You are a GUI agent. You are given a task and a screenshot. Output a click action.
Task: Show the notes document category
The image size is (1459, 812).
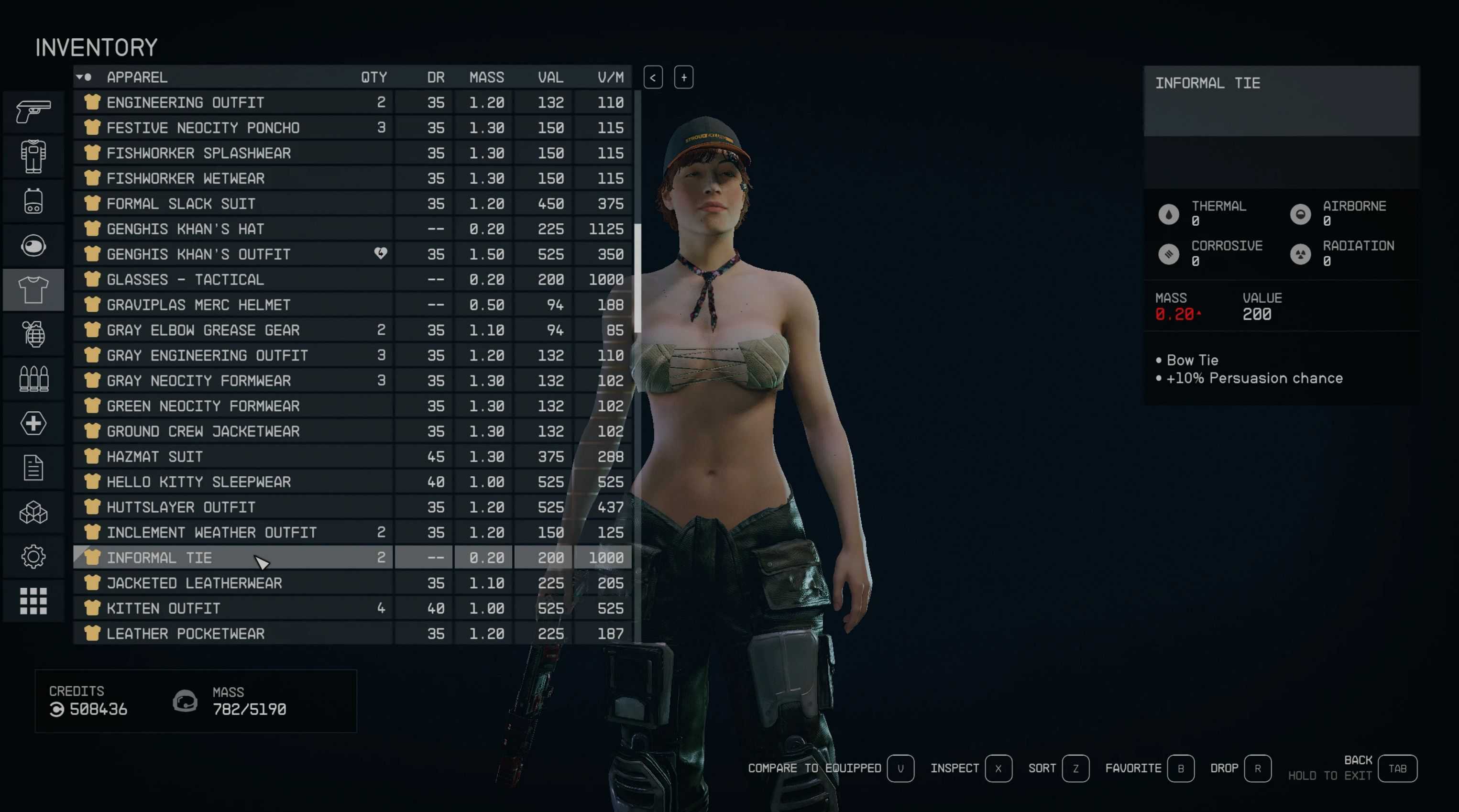33,468
